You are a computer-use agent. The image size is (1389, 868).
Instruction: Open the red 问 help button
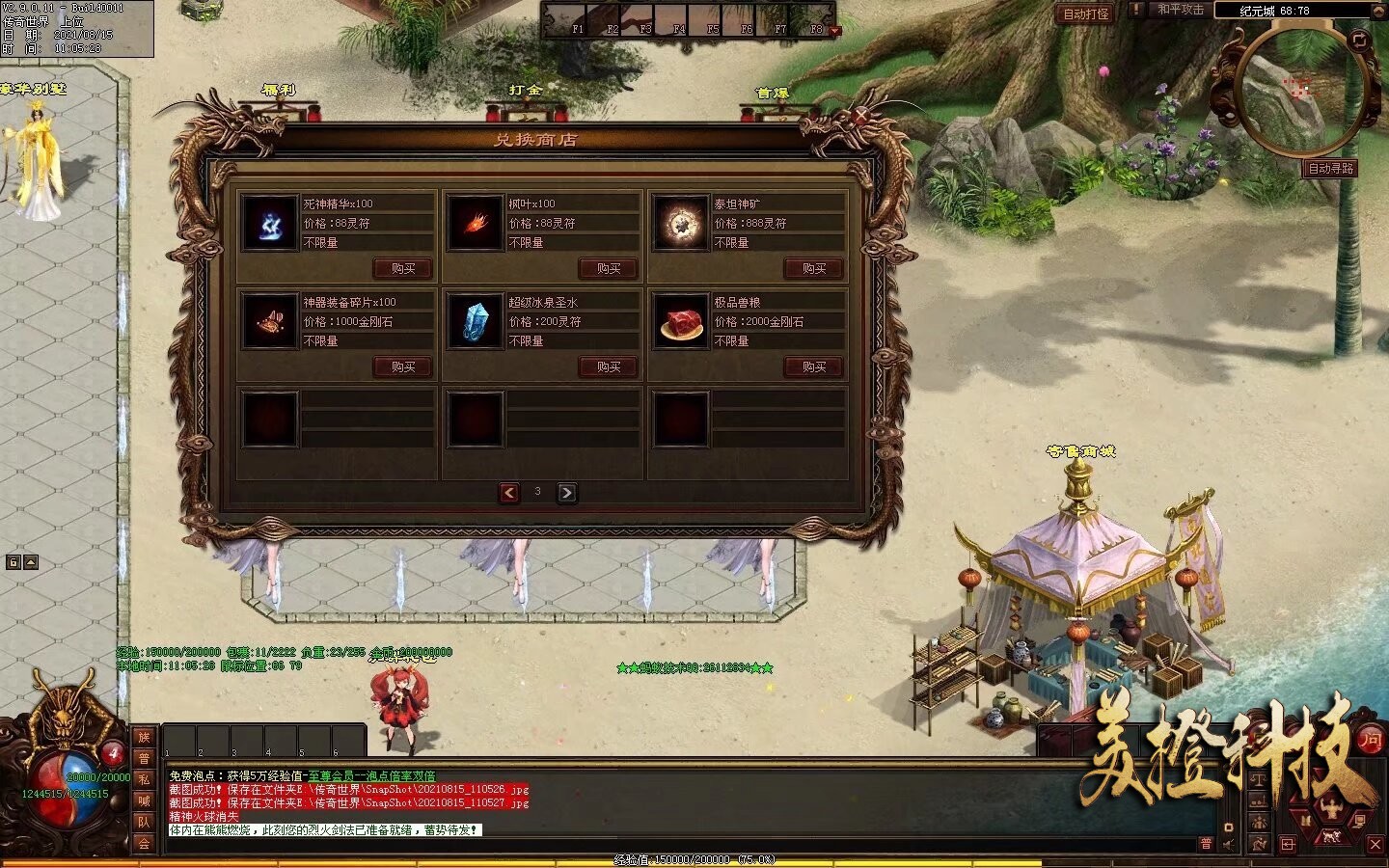tap(1371, 741)
